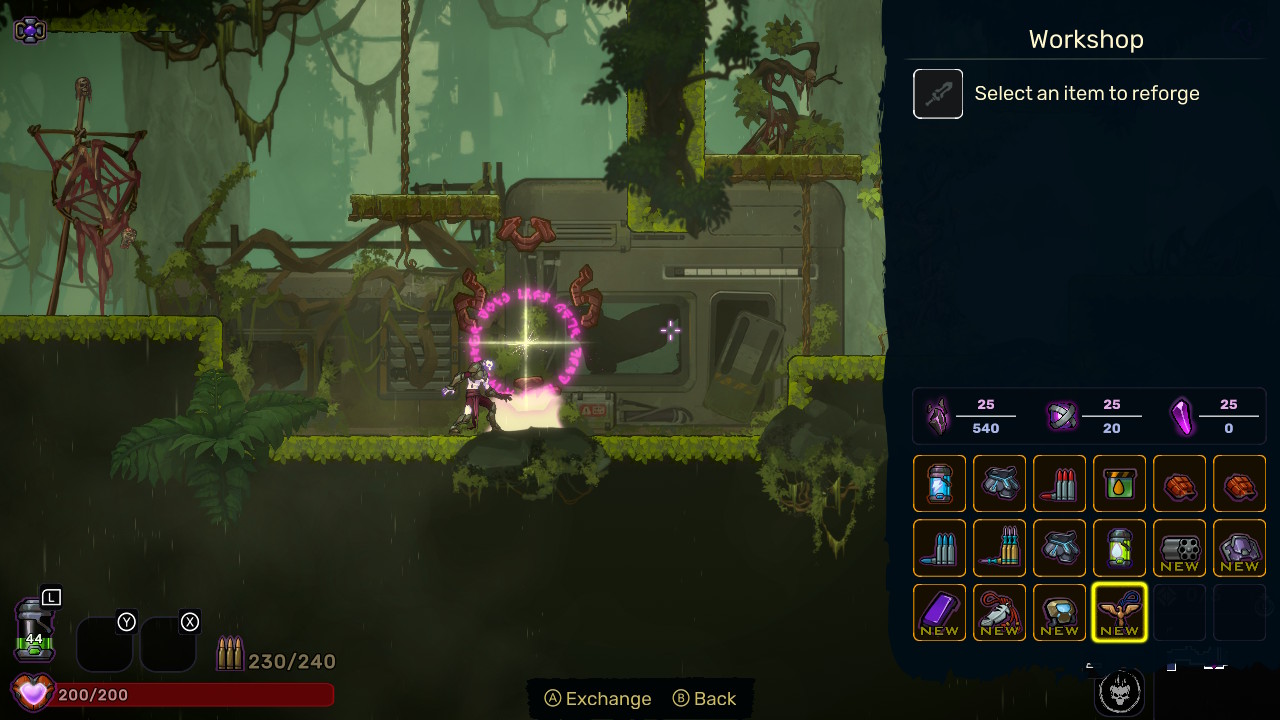Choose the new feather charm item

999,612
